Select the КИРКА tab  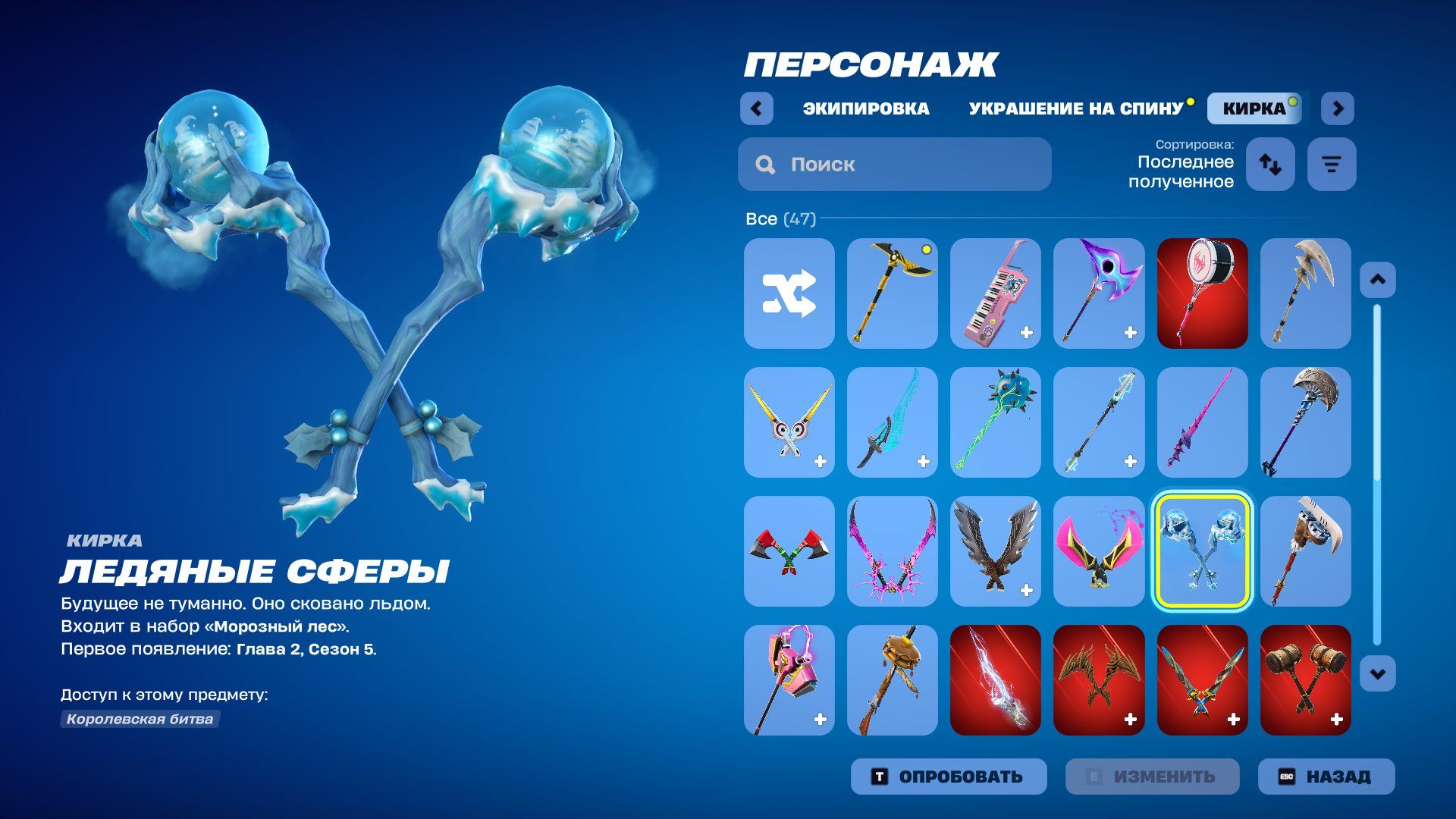(x=1254, y=108)
